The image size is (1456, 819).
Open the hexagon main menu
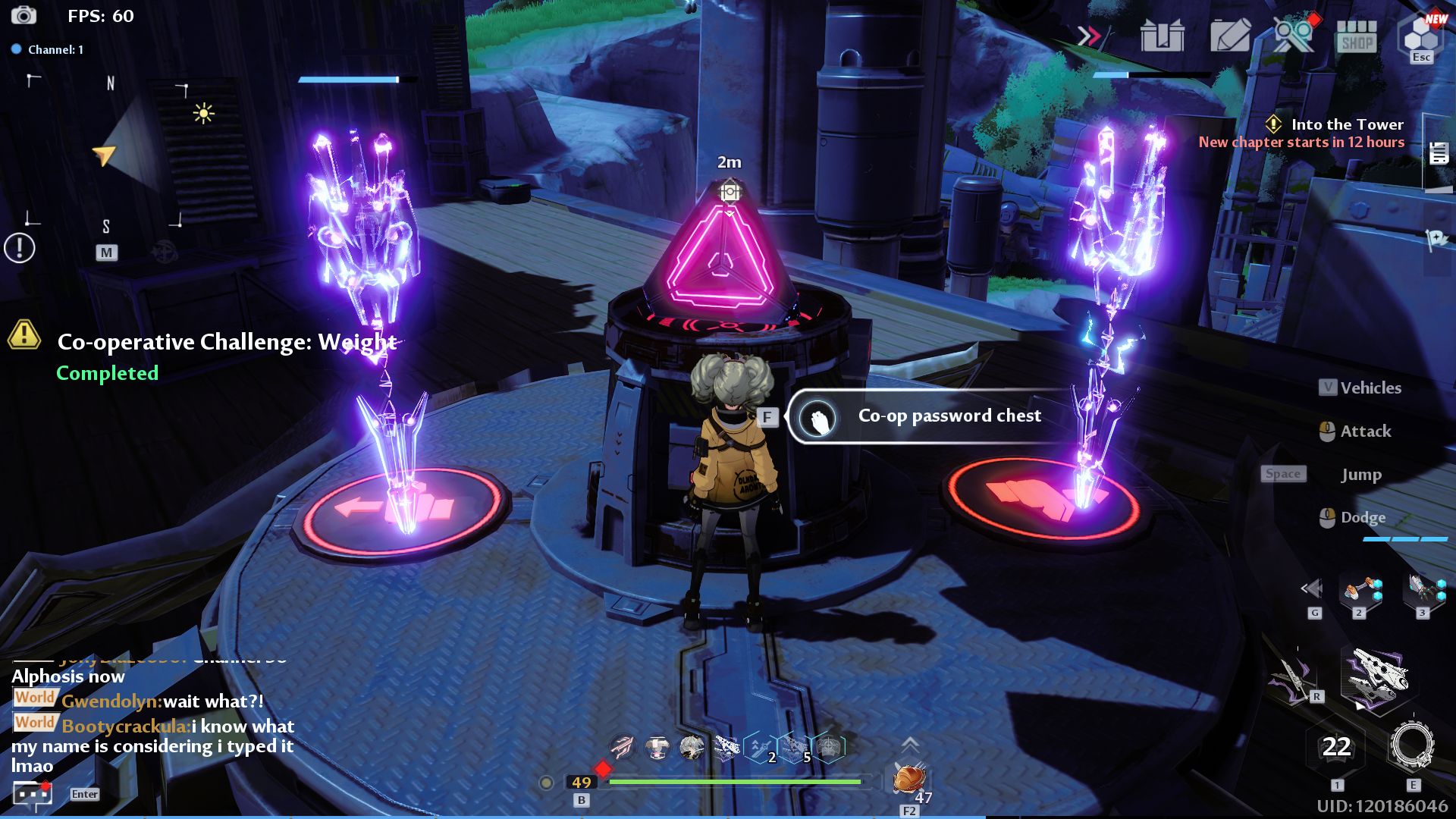pos(1421,35)
